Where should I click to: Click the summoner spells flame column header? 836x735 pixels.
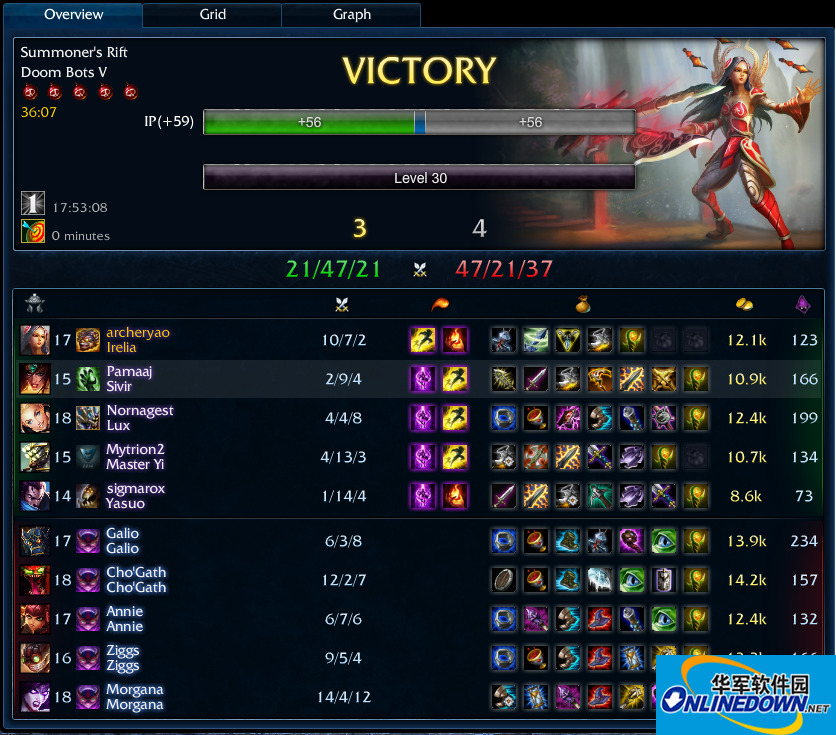438,304
